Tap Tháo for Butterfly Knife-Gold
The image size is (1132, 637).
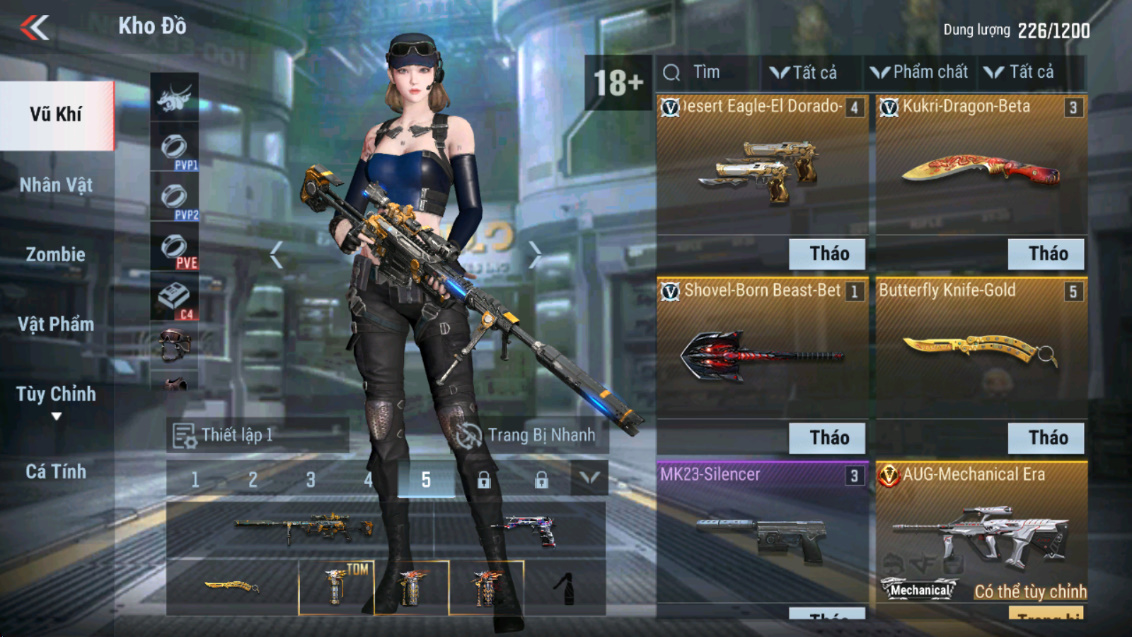(x=1047, y=437)
